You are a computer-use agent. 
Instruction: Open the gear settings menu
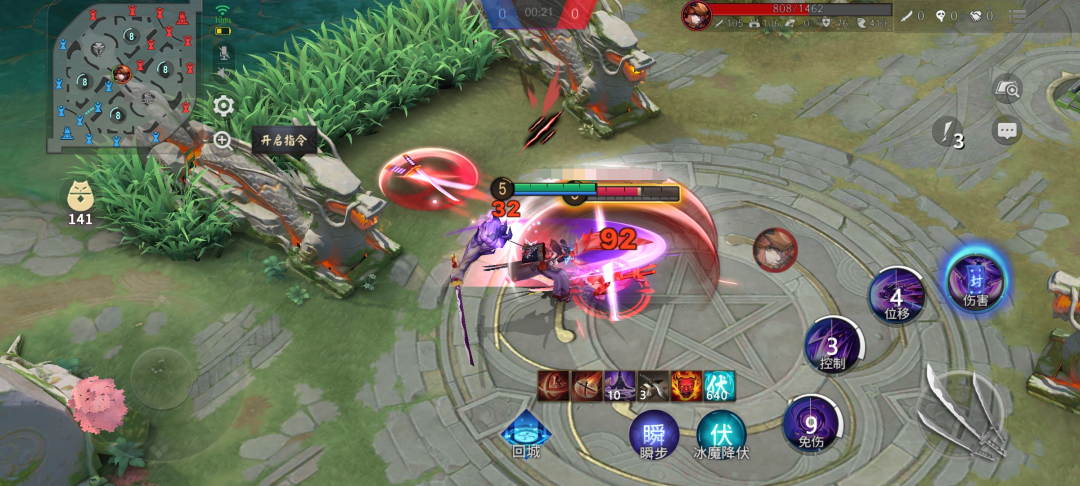click(224, 105)
